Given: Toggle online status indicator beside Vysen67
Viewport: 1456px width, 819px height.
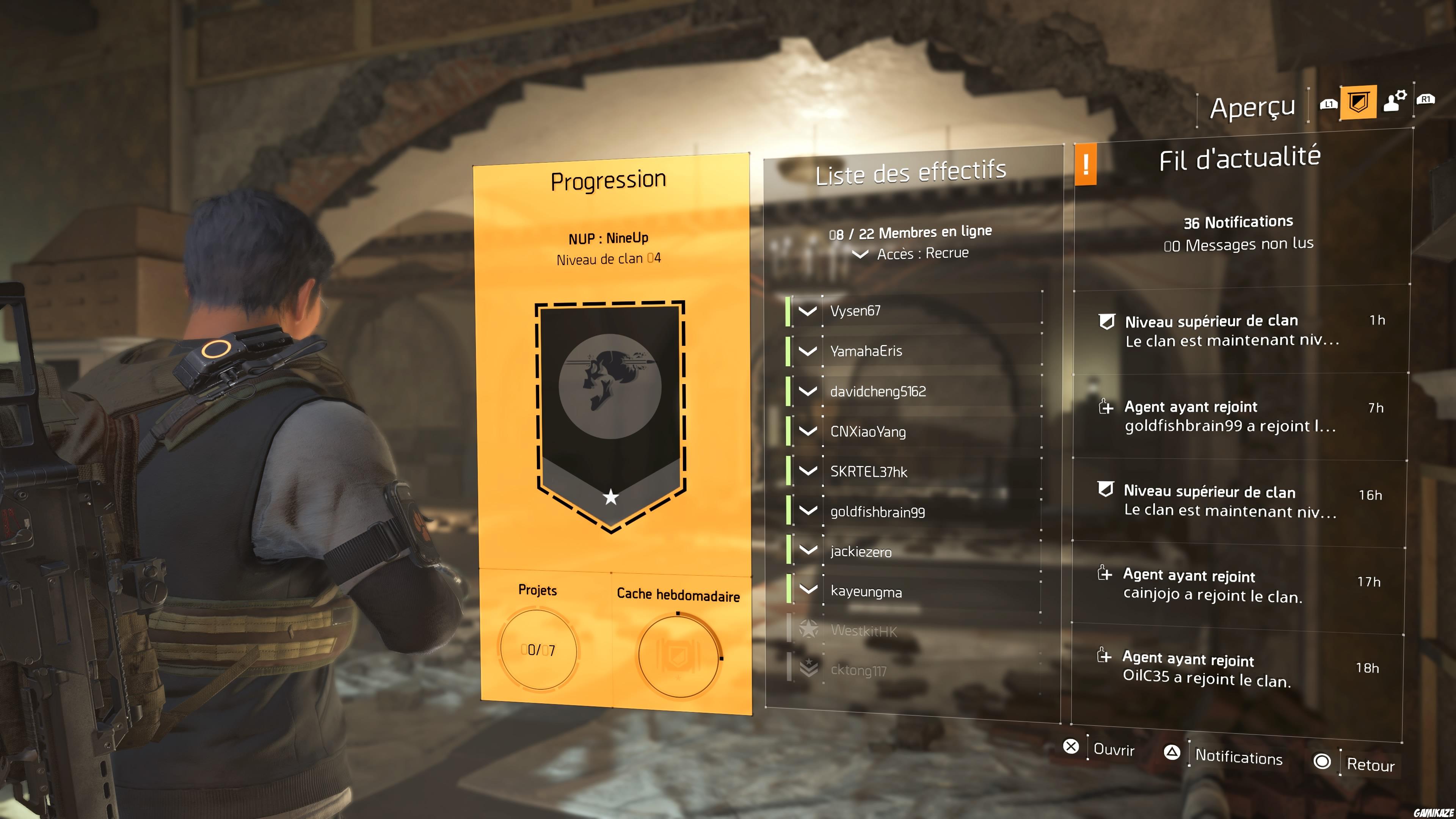Looking at the screenshot, I should (788, 311).
